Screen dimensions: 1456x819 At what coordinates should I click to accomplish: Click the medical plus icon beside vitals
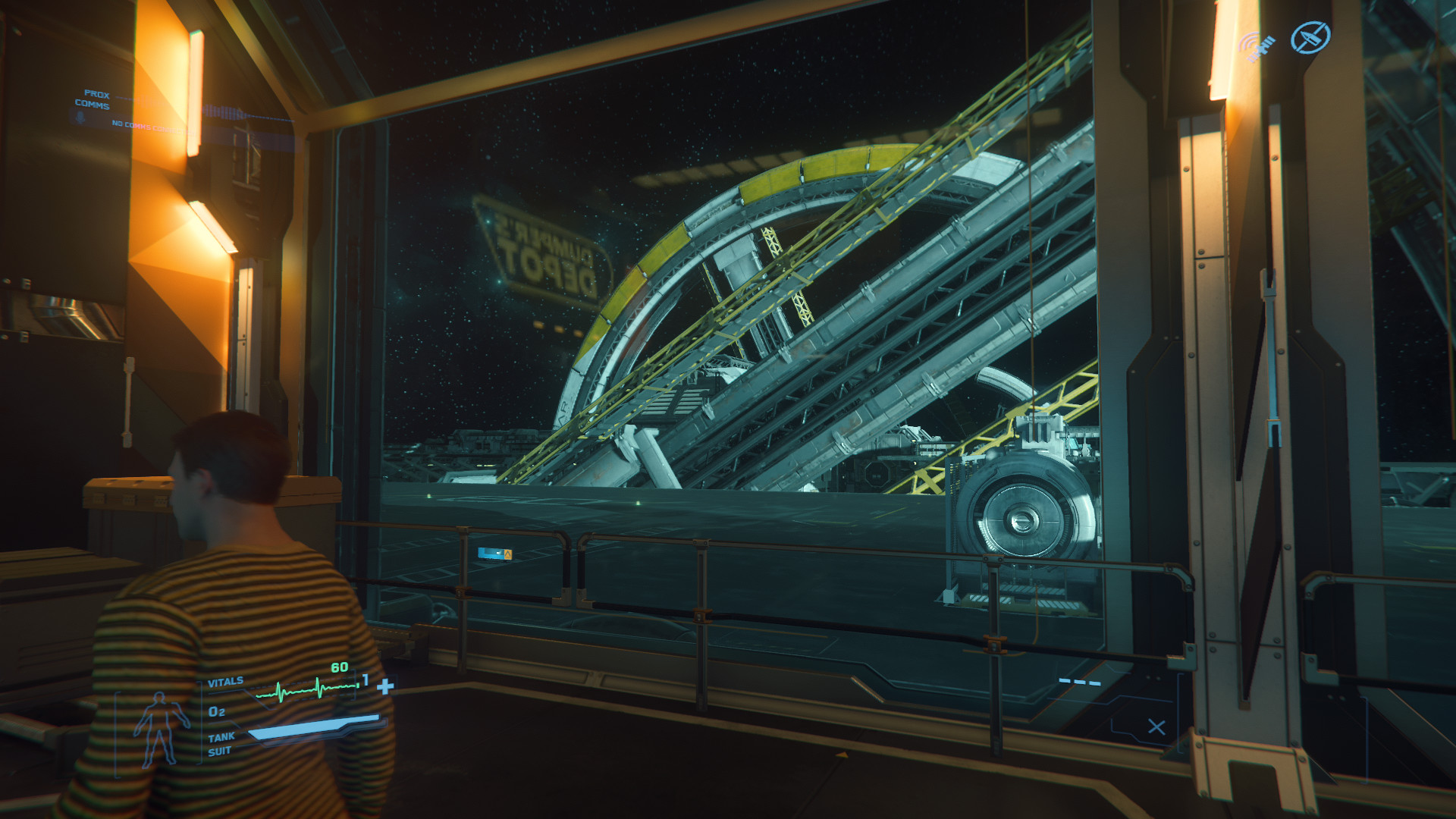[385, 687]
